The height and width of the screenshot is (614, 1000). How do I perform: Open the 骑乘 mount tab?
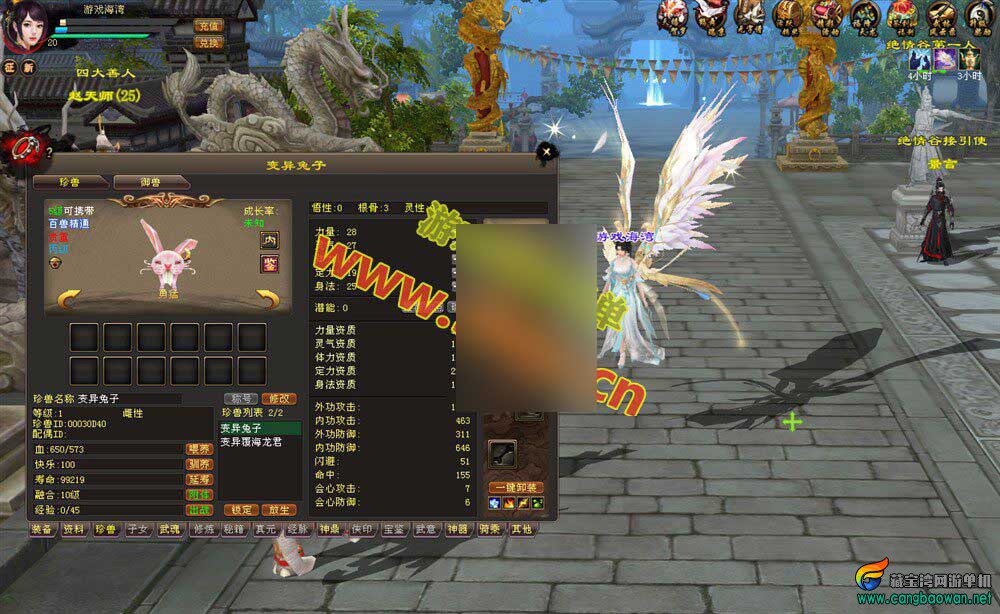489,529
